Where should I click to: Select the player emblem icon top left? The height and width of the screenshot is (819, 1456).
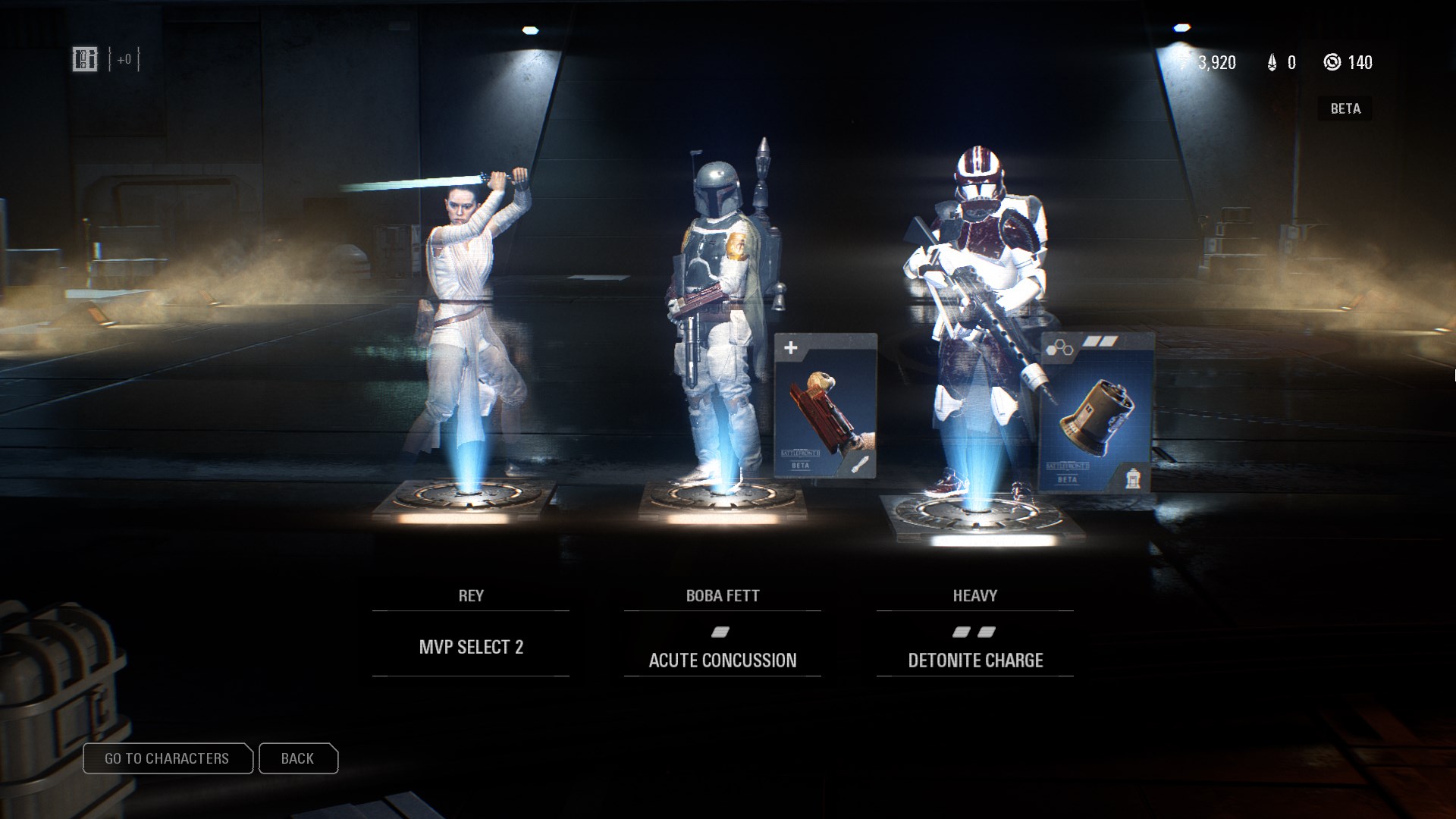86,60
